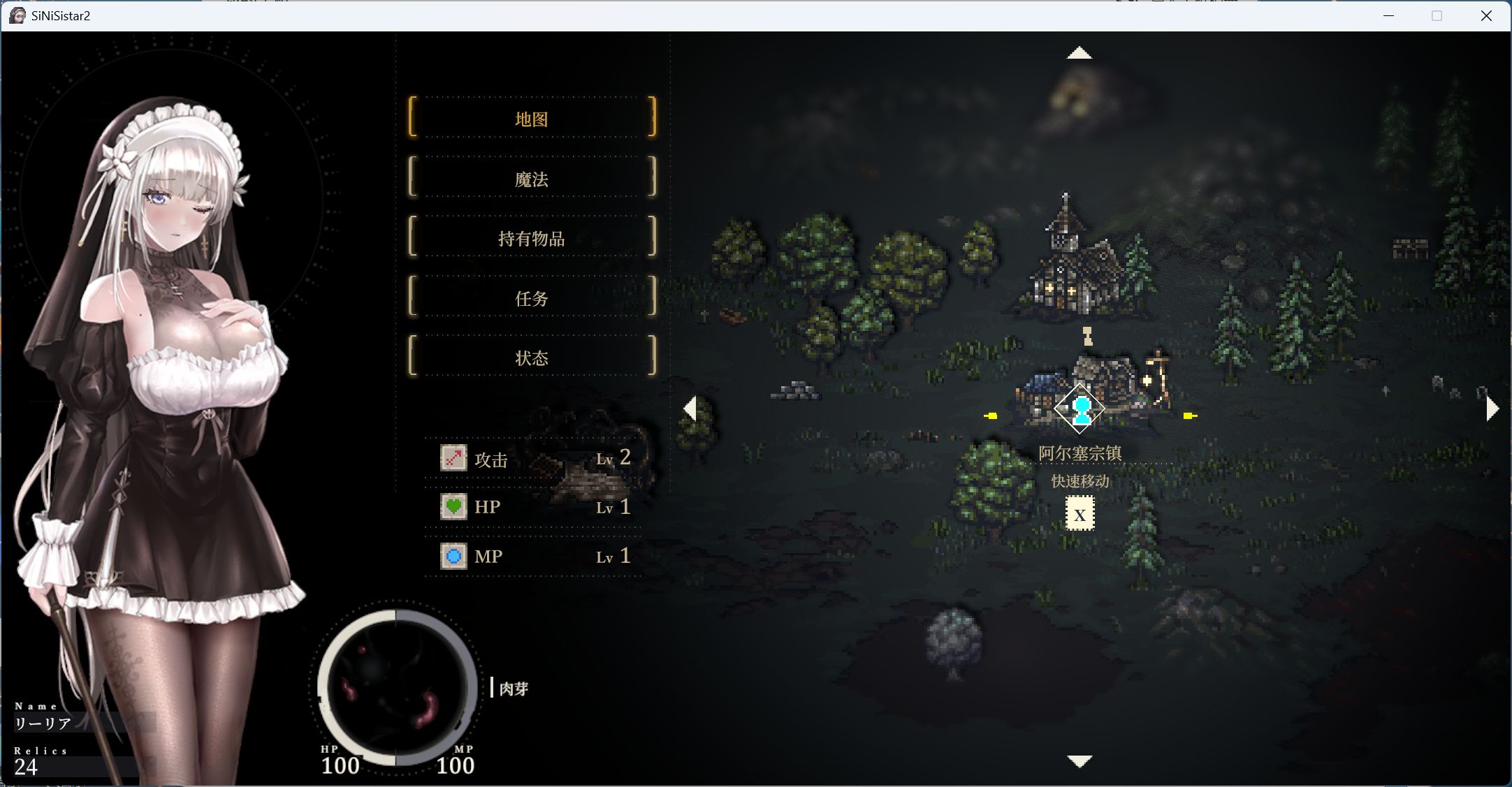1512x787 pixels.
Task: Click the X fast-travel stamp icon
Action: click(1080, 514)
